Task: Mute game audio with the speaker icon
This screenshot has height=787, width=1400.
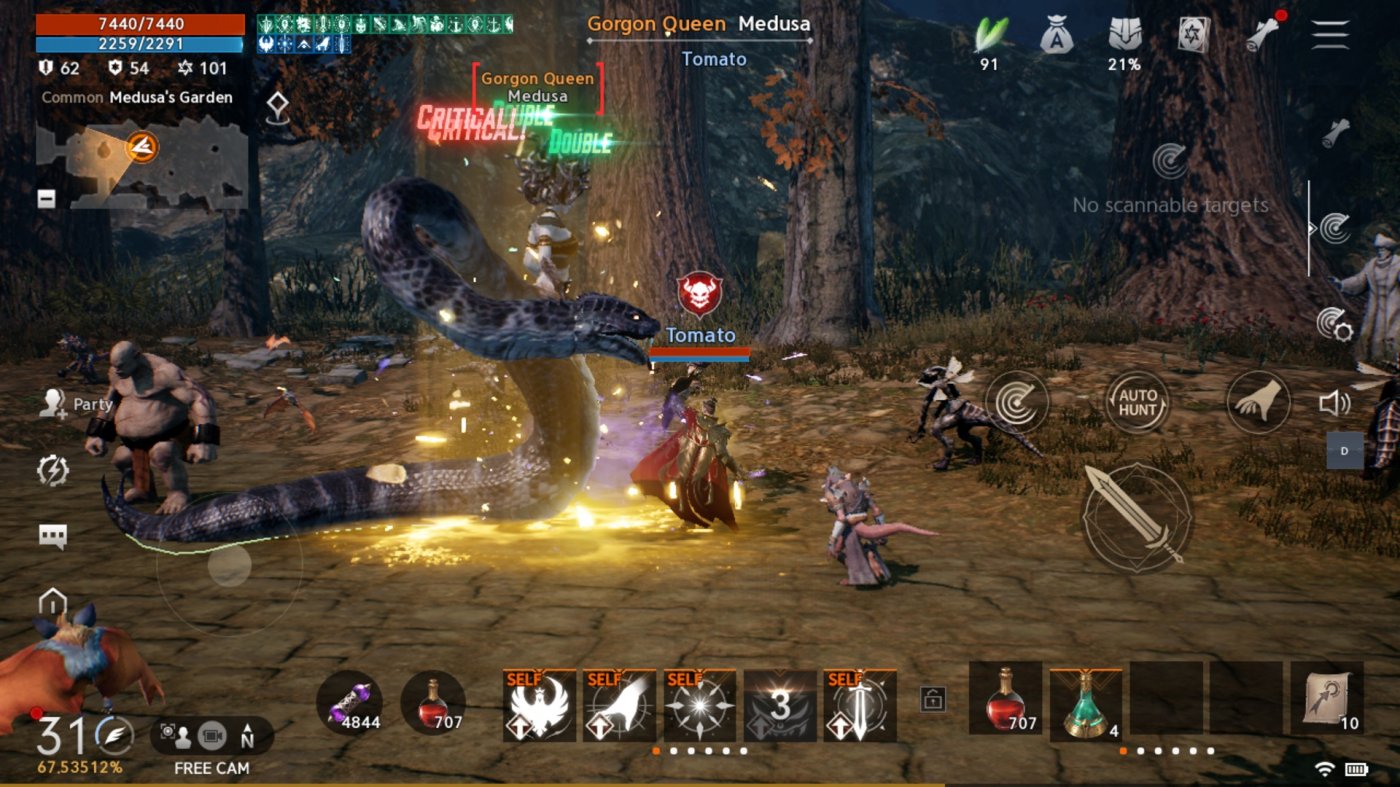Action: tap(1336, 404)
